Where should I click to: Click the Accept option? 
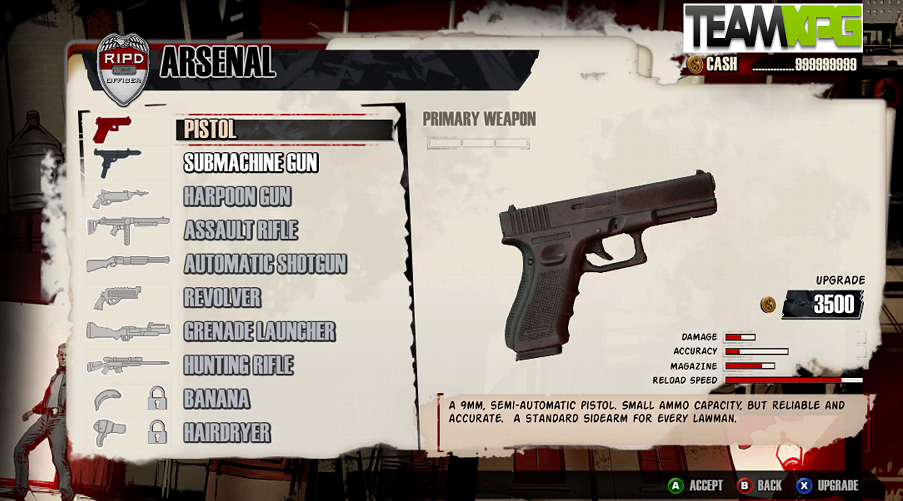(x=696, y=485)
